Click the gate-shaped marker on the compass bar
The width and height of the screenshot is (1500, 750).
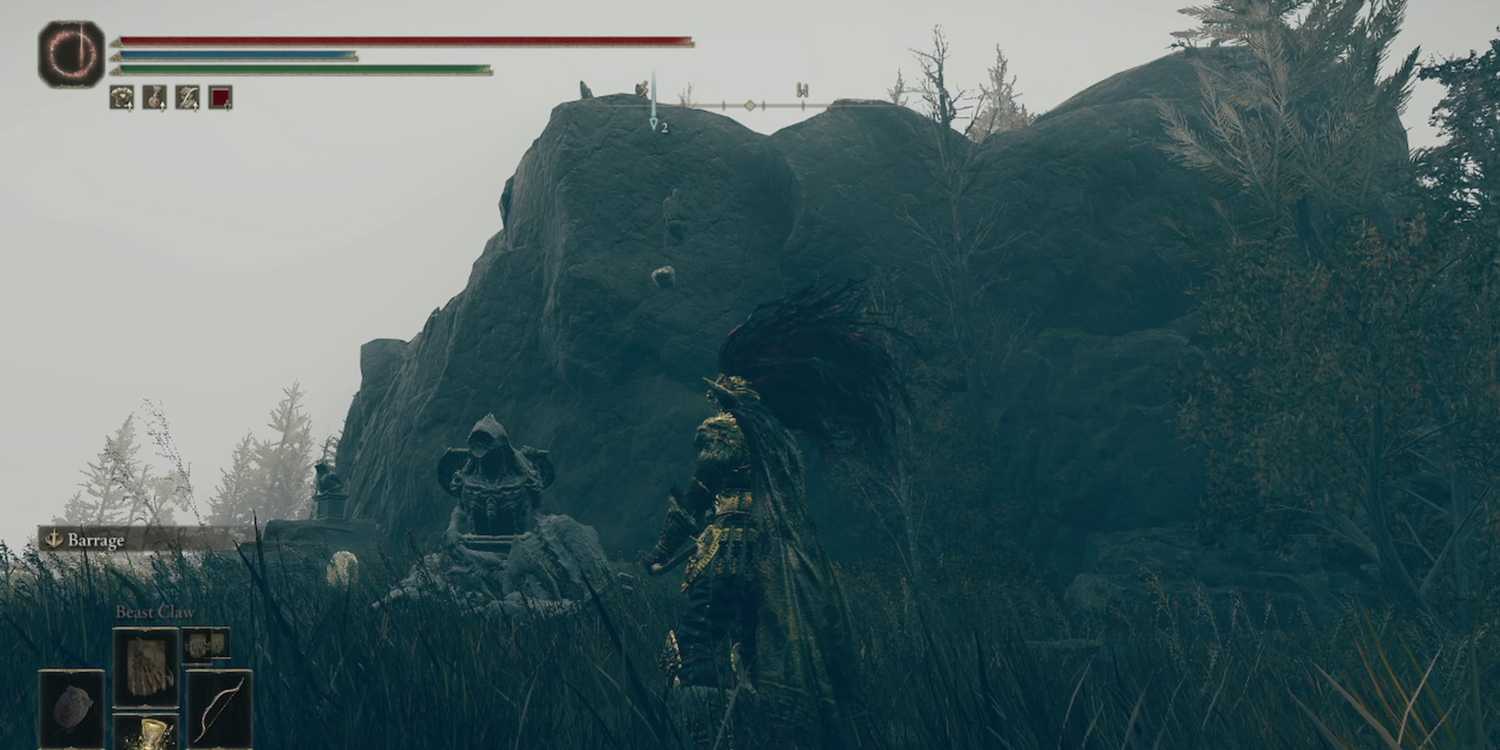[802, 91]
